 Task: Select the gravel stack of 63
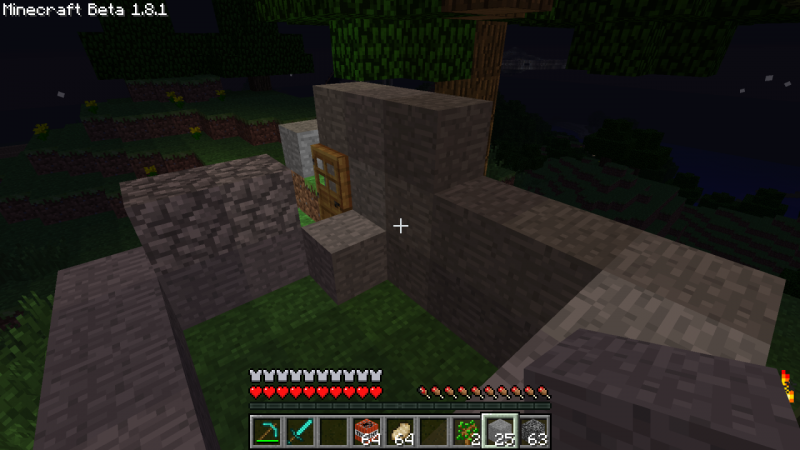pyautogui.click(x=534, y=431)
